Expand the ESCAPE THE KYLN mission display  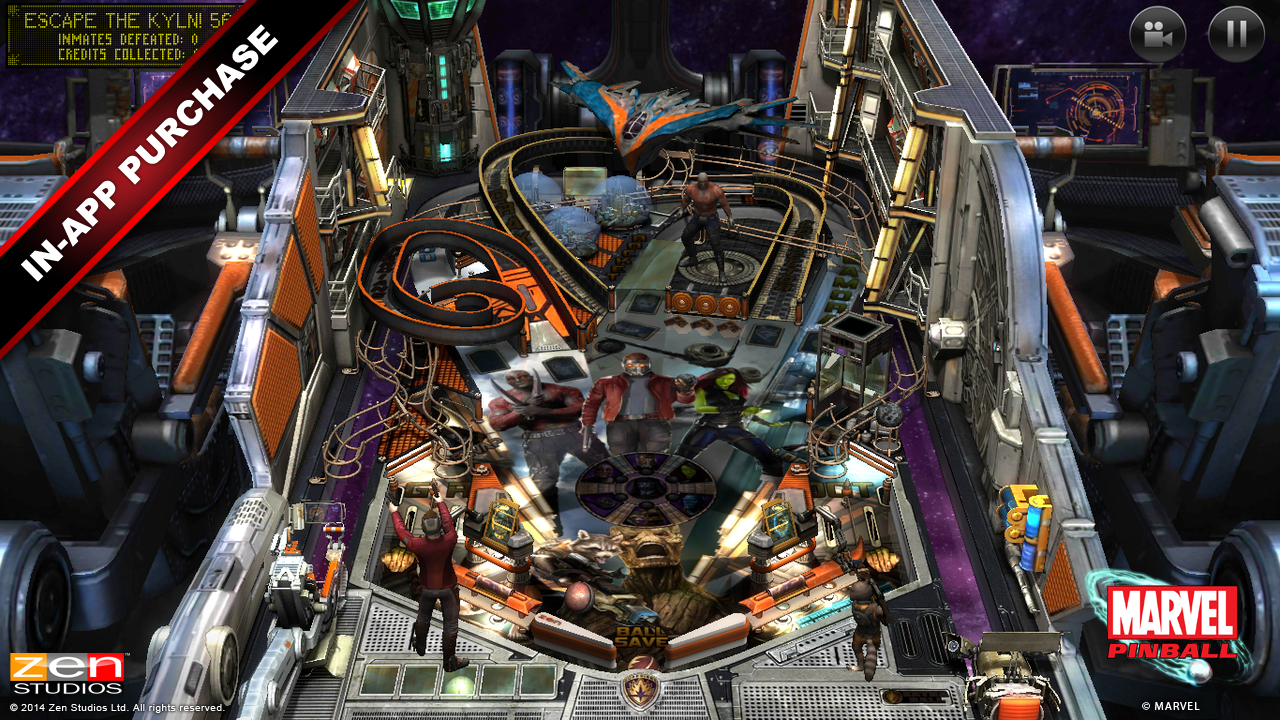[110, 17]
